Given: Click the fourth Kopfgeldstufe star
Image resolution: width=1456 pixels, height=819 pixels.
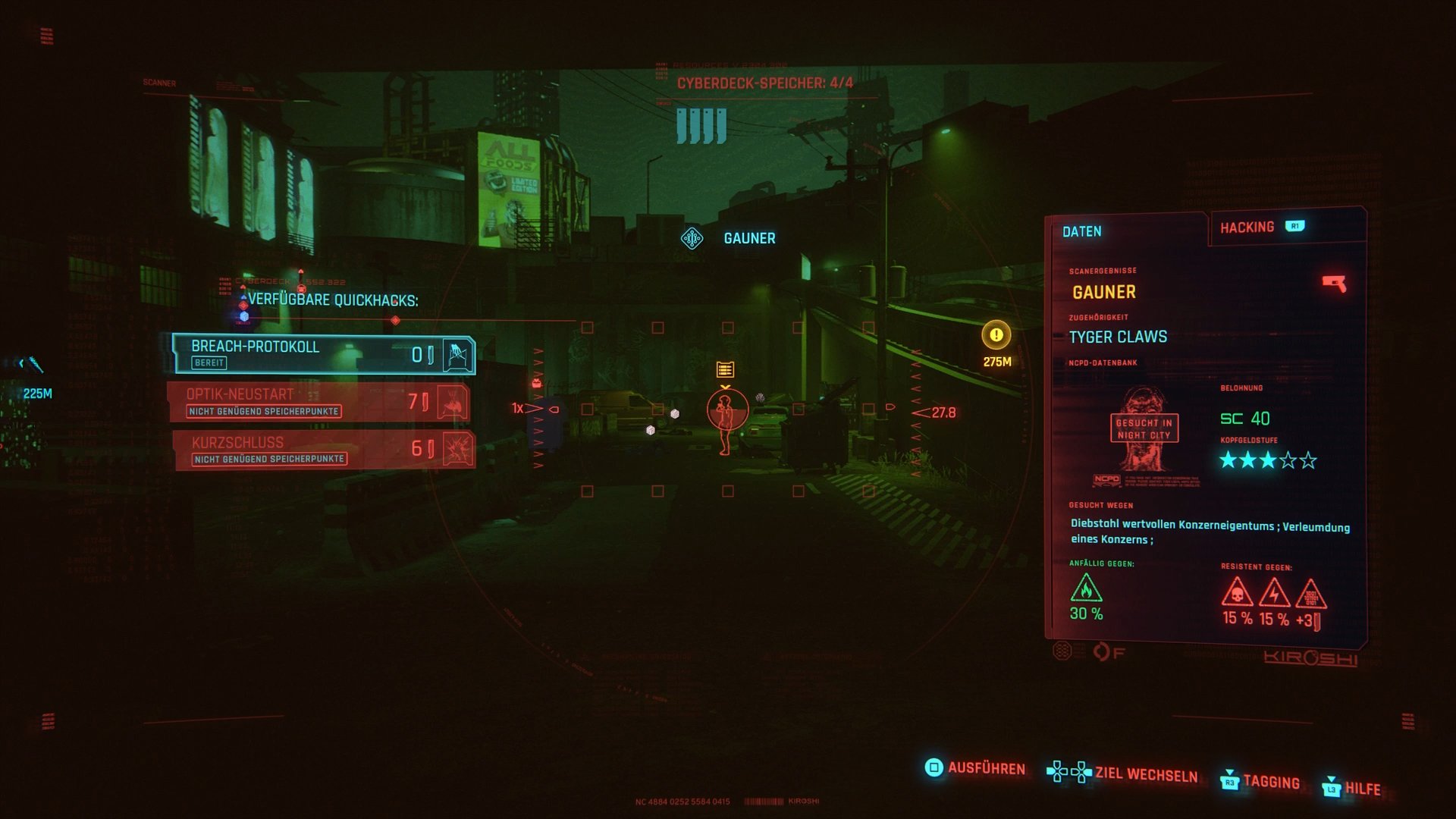Looking at the screenshot, I should click(x=1286, y=458).
